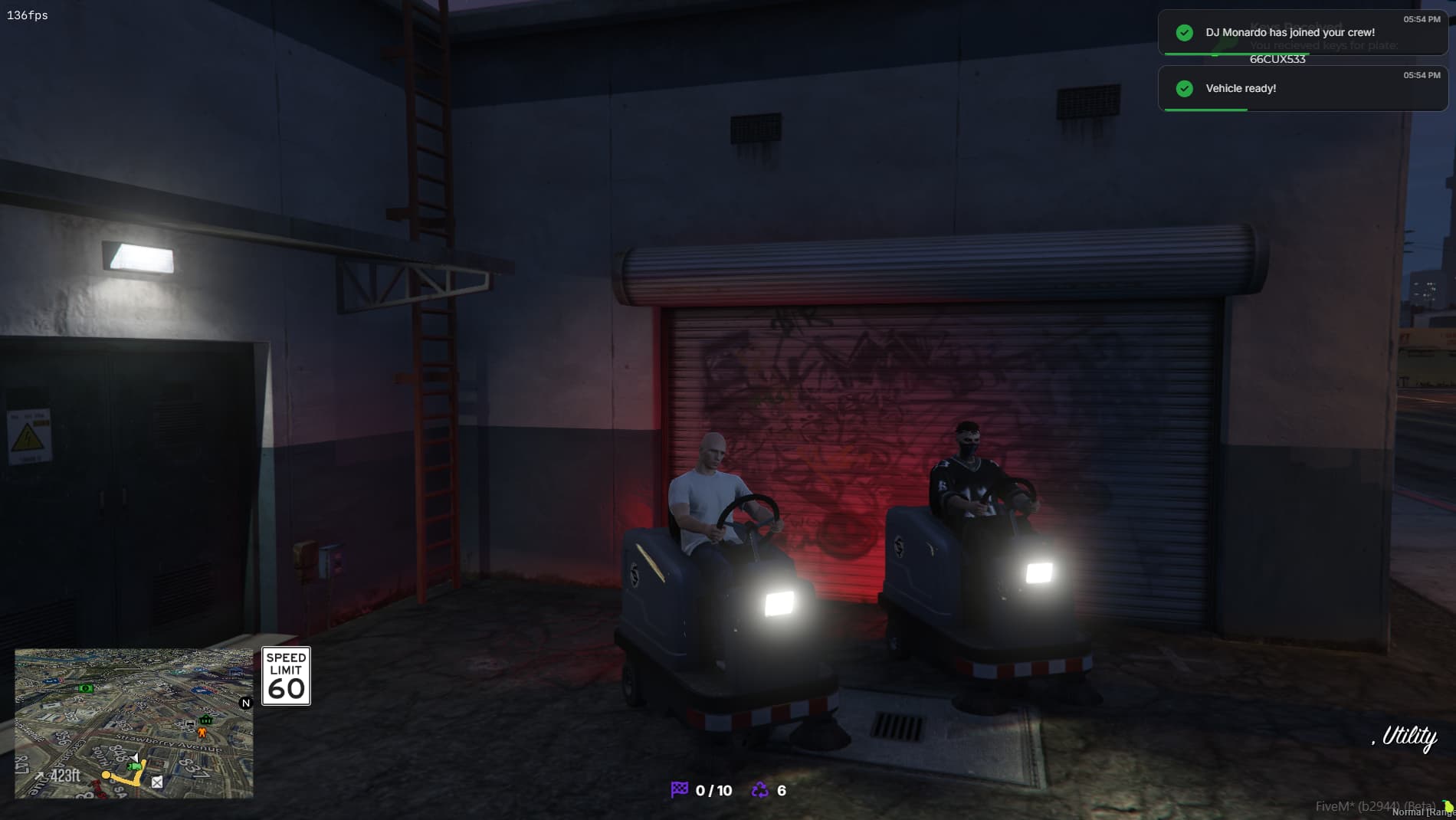Click the white X destination marker on minimap
The height and width of the screenshot is (820, 1456).
pyautogui.click(x=156, y=783)
